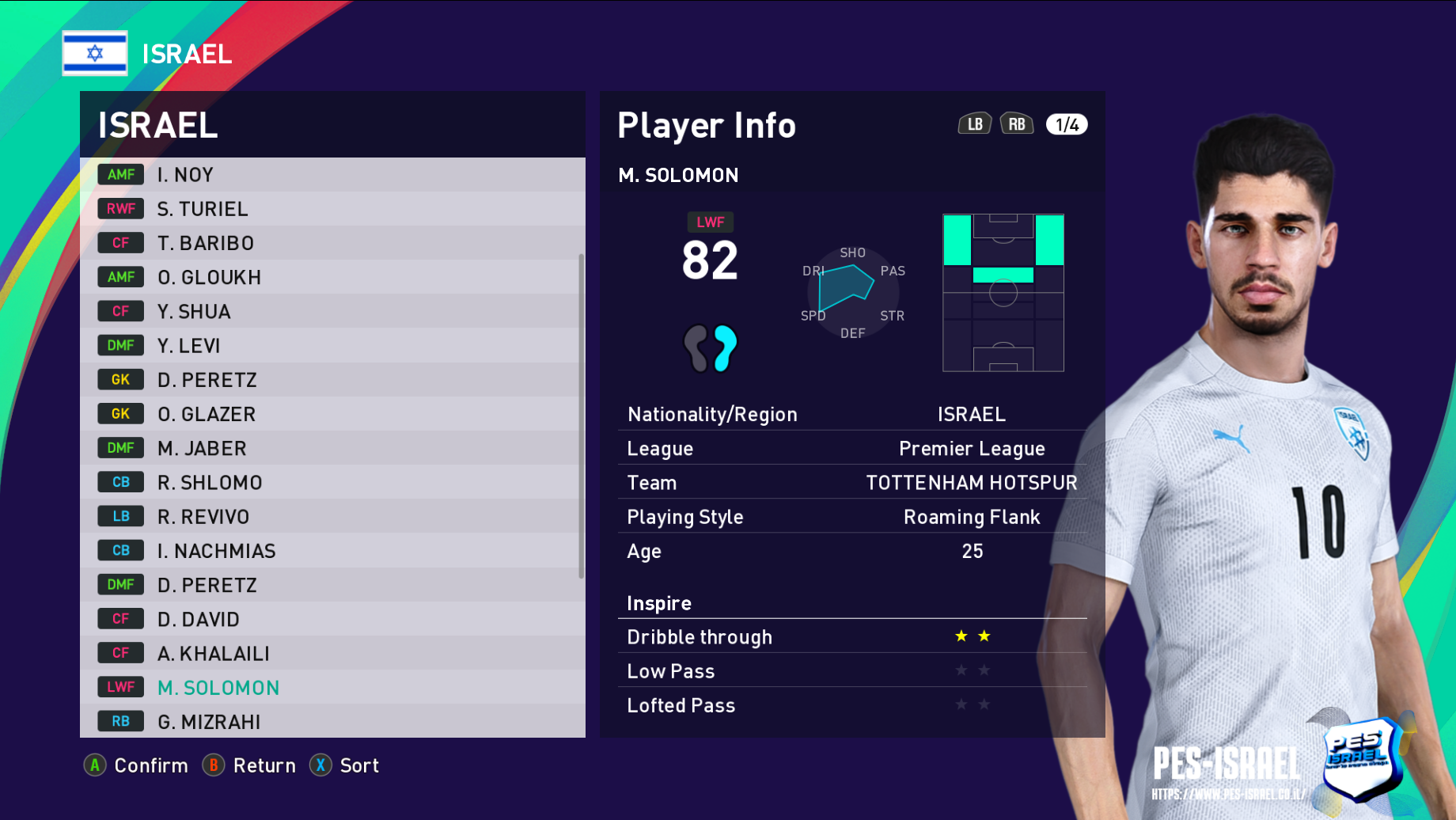Pick goalkeeper O. Glazer
This screenshot has height=820, width=1456.
pos(332,414)
